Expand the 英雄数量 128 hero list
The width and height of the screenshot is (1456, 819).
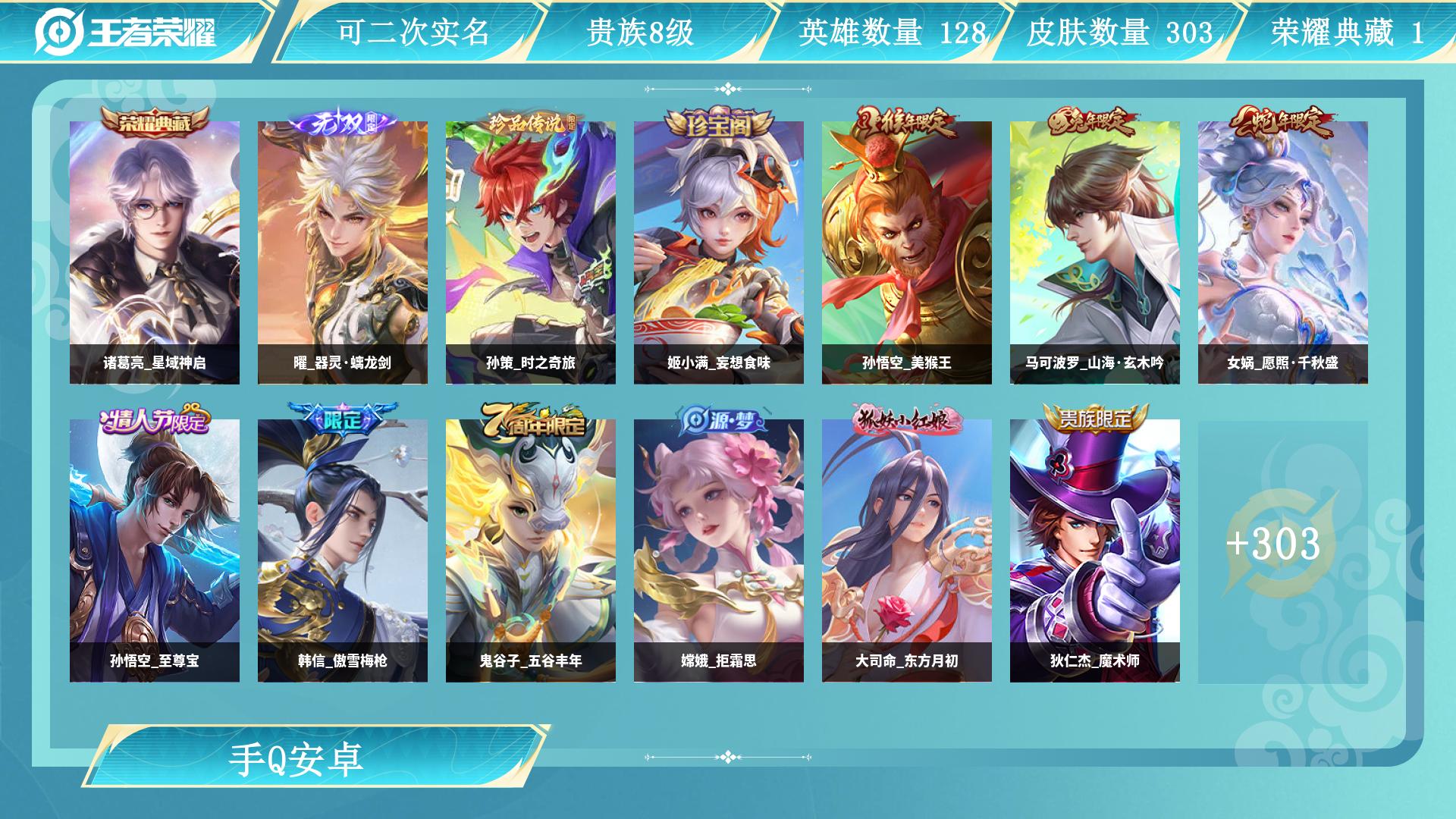[892, 33]
